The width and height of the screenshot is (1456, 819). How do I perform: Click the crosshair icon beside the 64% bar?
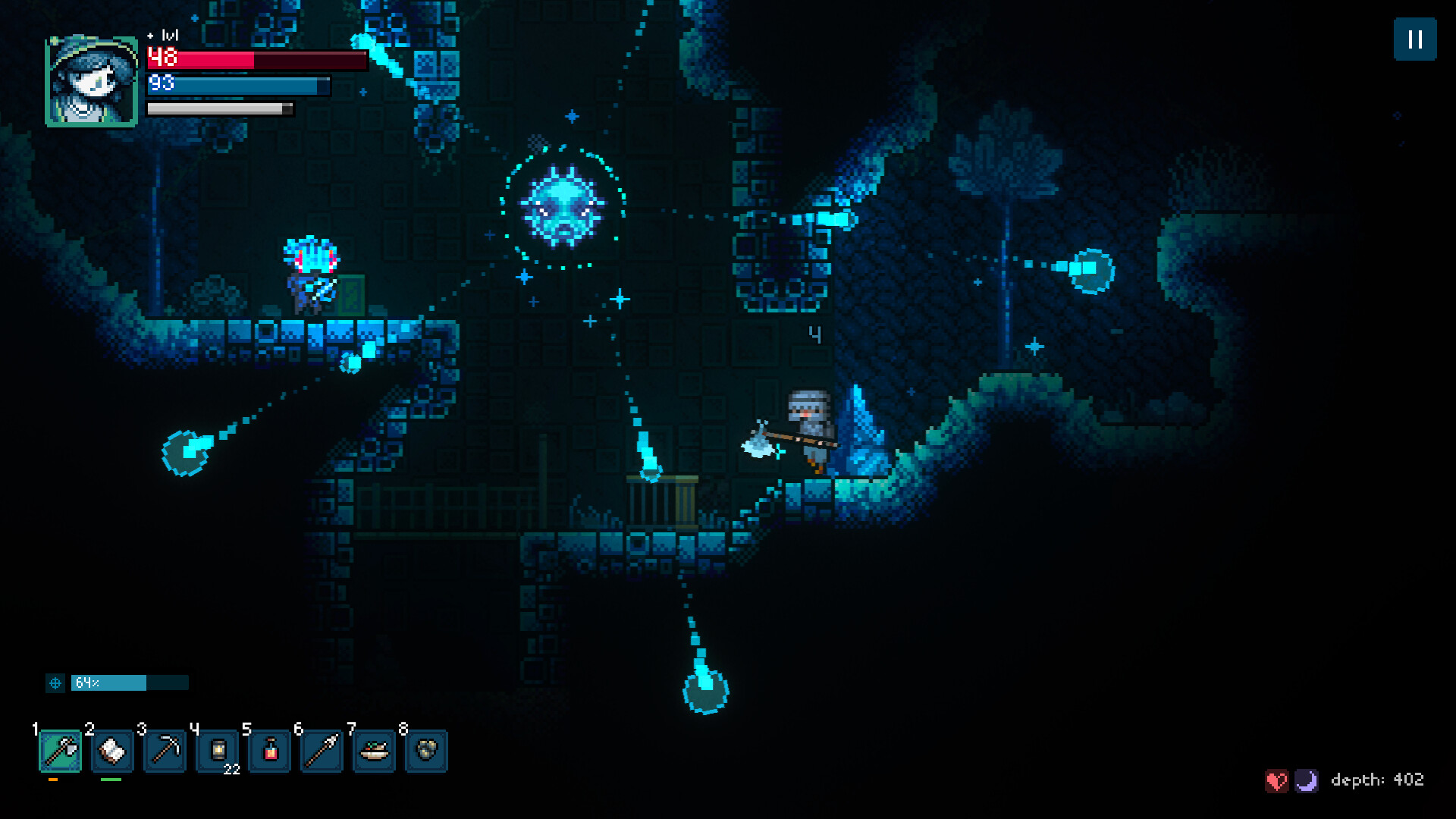(55, 683)
